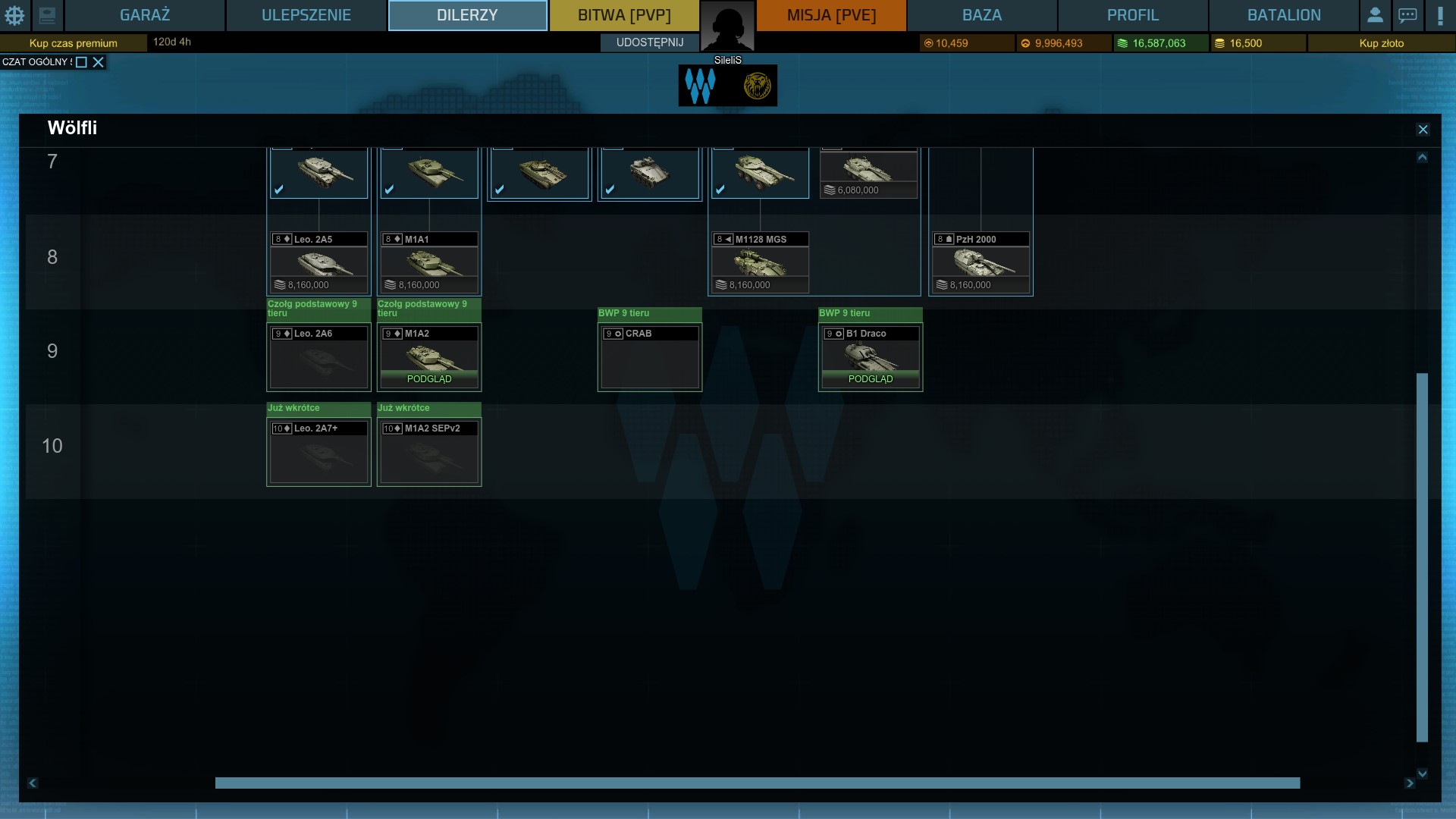The width and height of the screenshot is (1456, 819).
Task: Open the chat speech bubble icon
Action: [x=1407, y=15]
